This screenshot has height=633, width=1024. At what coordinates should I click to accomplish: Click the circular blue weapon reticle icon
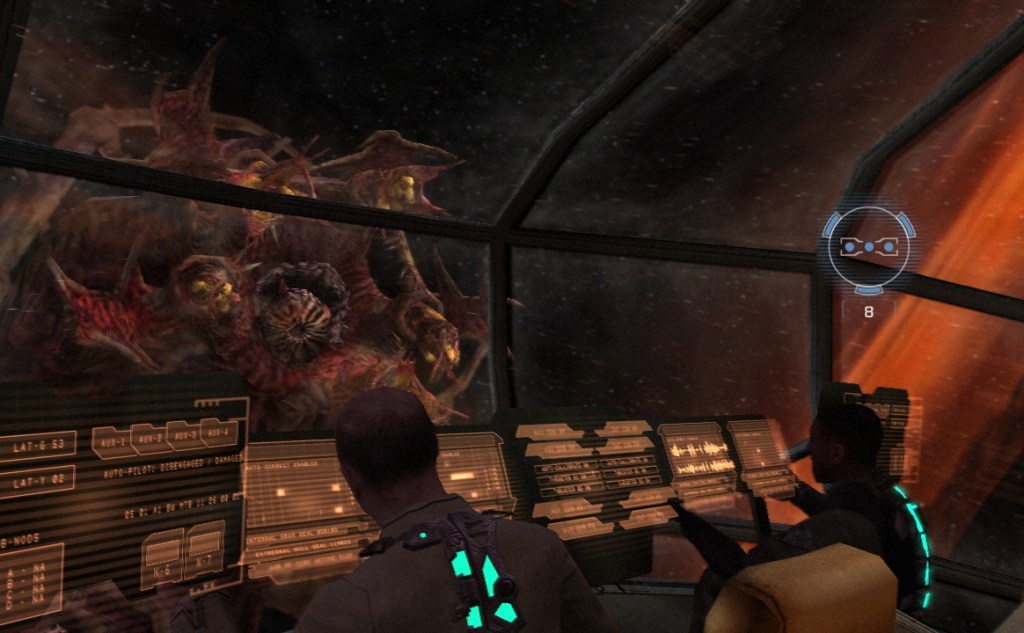[868, 247]
